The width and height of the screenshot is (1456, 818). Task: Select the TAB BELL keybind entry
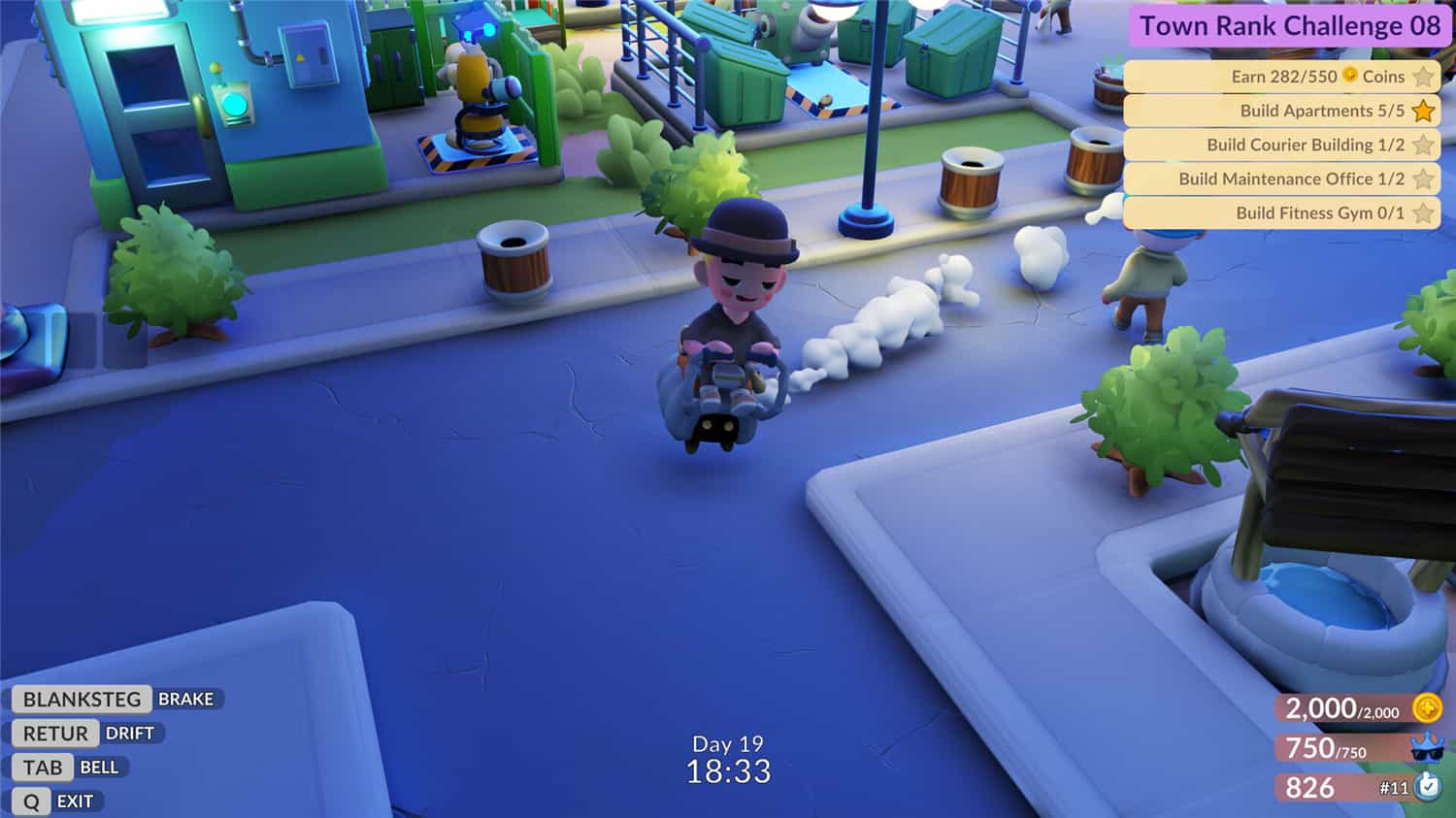66,767
